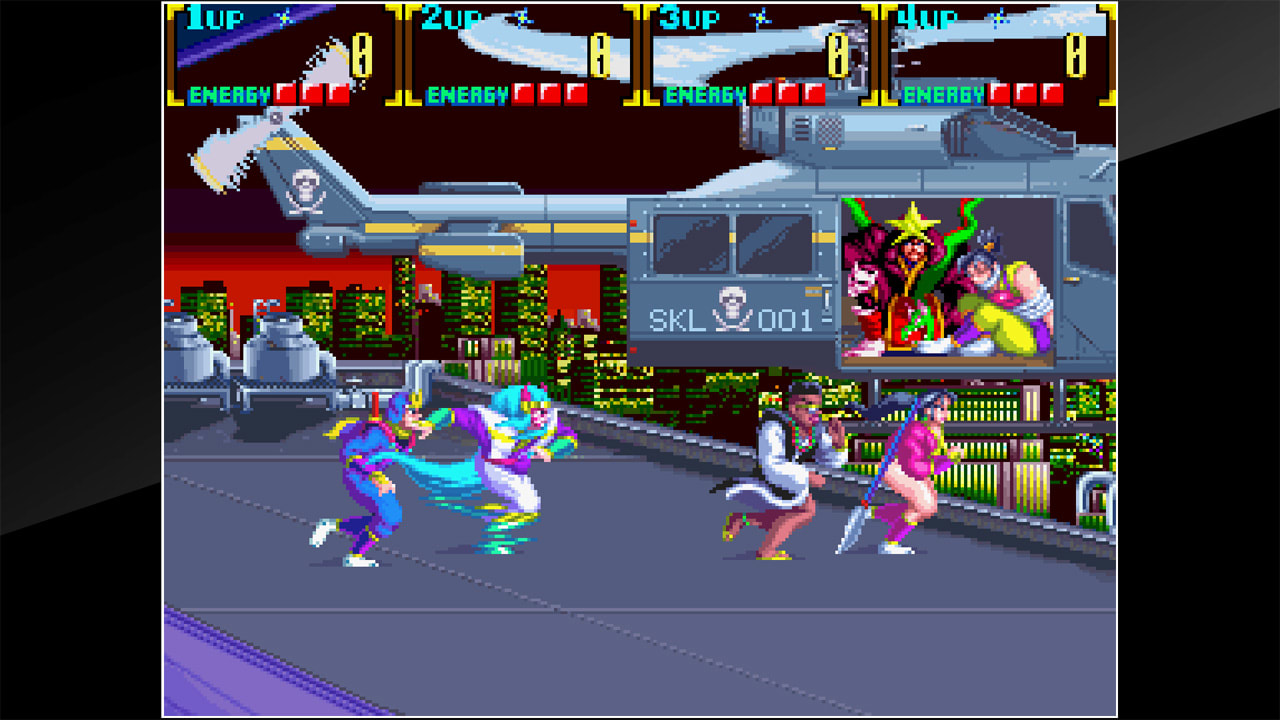1280x720 pixels.
Task: Click the 4UP player label
Action: [927, 16]
